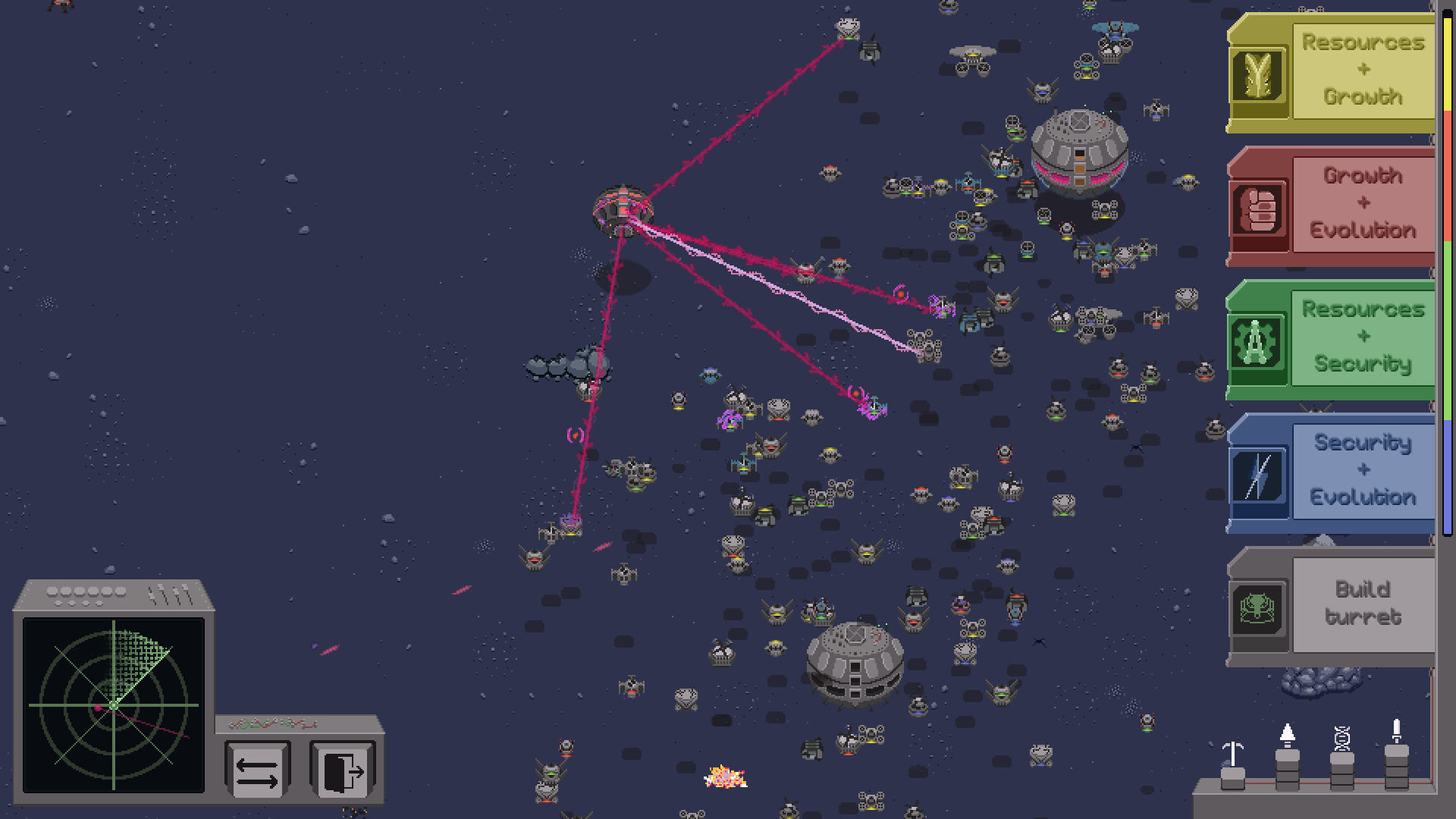Expand the Growth + Evolution card

[1362, 206]
